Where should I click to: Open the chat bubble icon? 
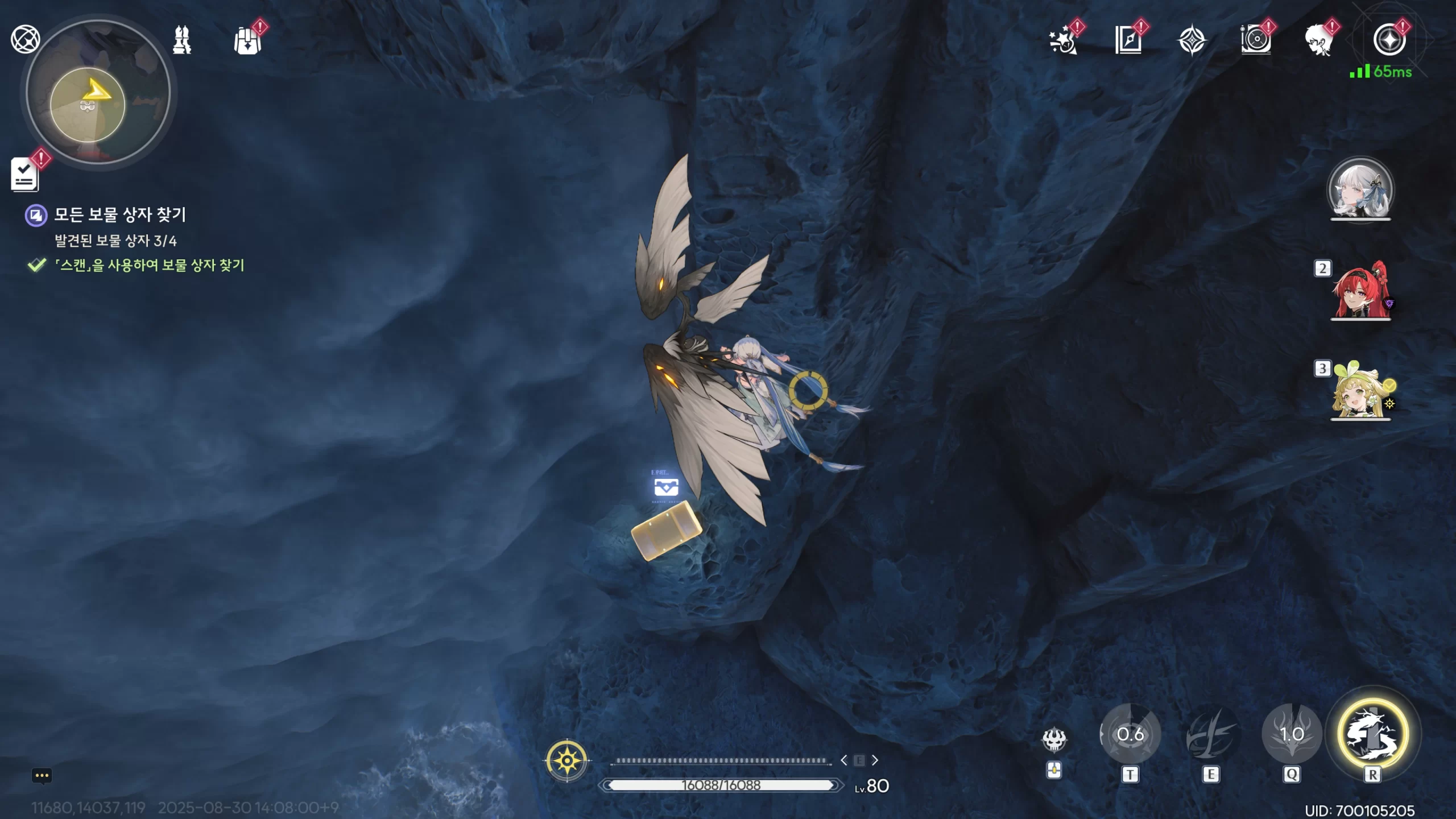42,776
